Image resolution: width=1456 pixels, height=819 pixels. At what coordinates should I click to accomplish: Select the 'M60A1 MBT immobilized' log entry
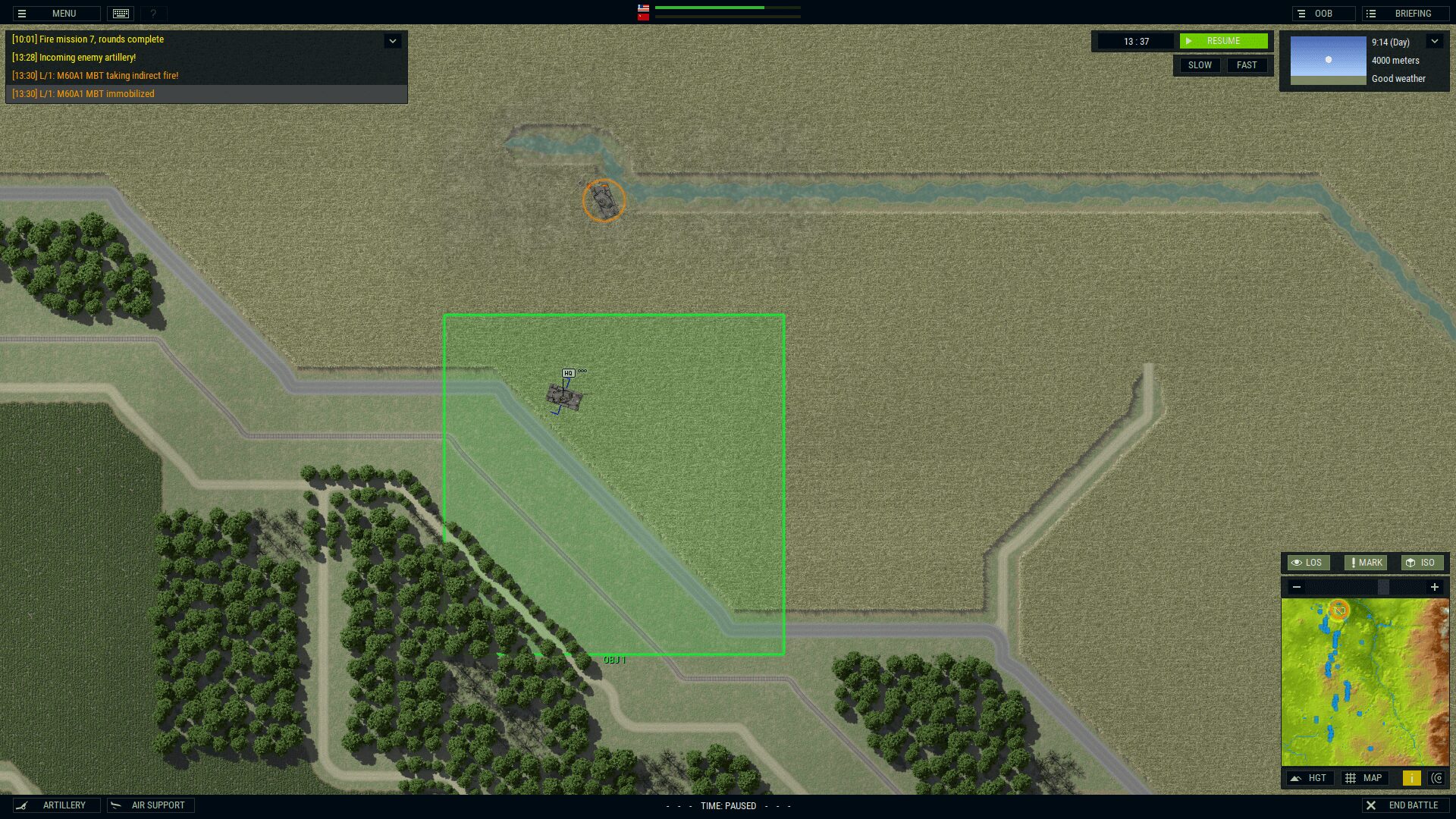pyautogui.click(x=83, y=94)
